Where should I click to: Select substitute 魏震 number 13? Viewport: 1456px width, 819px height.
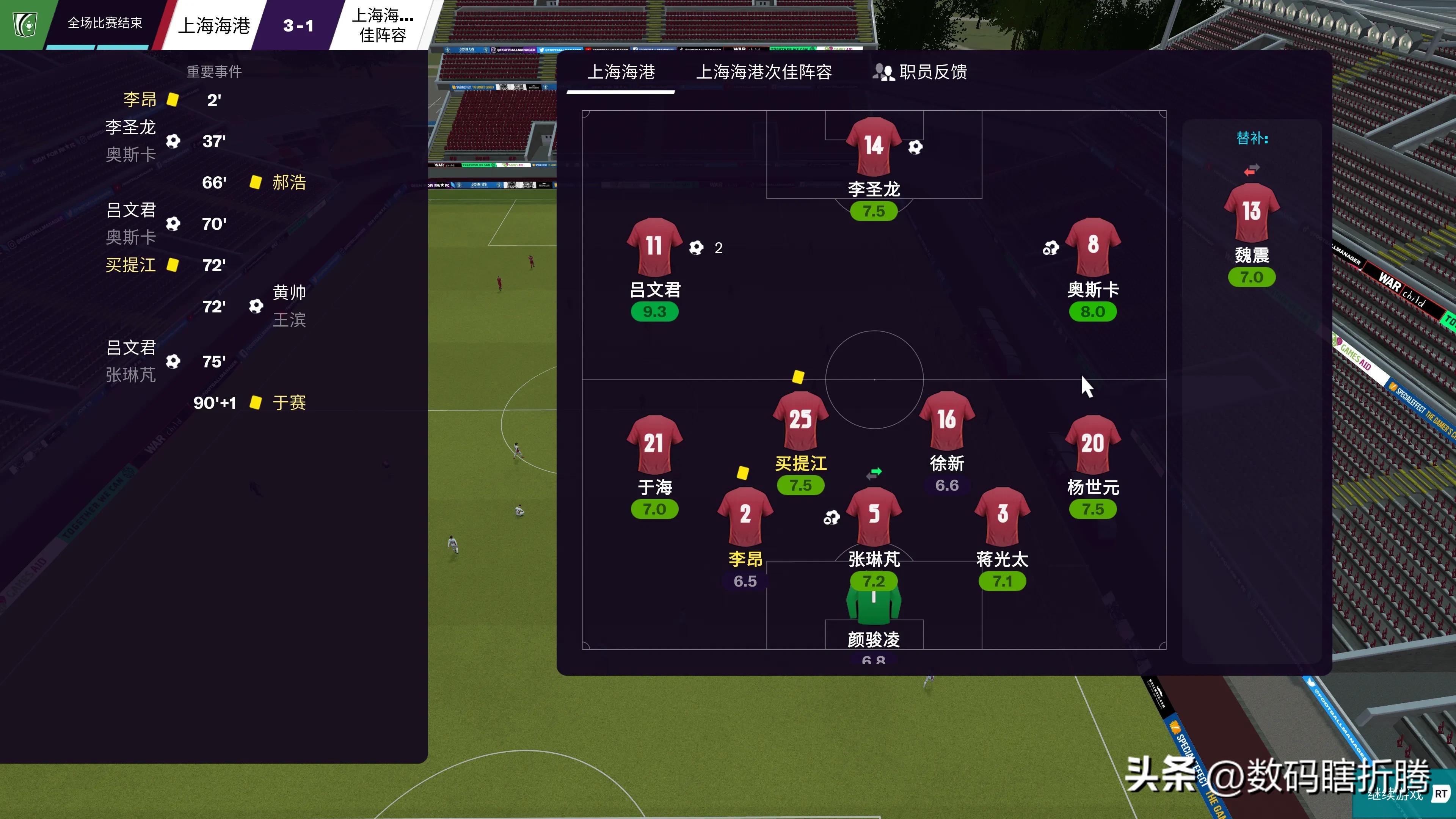(1251, 212)
